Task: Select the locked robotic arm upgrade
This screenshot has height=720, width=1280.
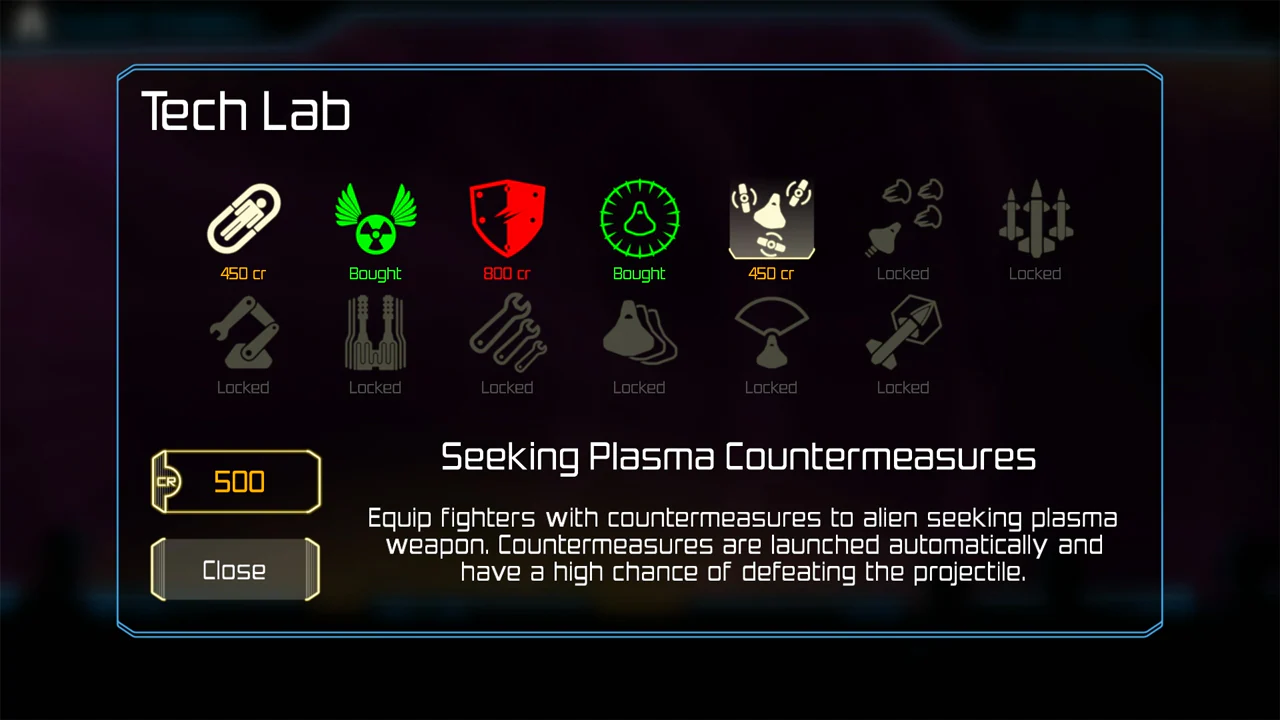Action: pos(243,332)
